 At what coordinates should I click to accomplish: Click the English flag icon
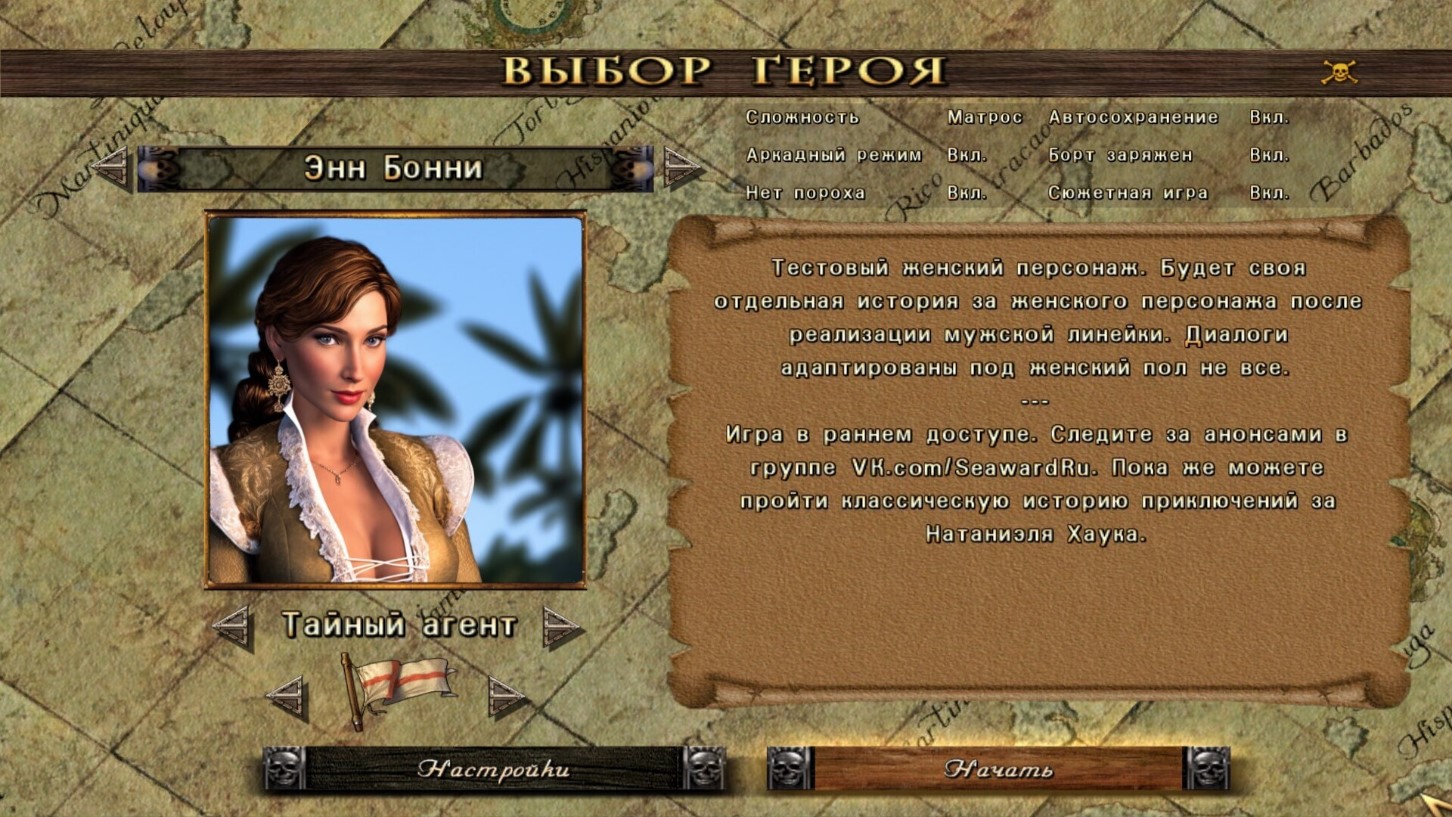coord(400,689)
